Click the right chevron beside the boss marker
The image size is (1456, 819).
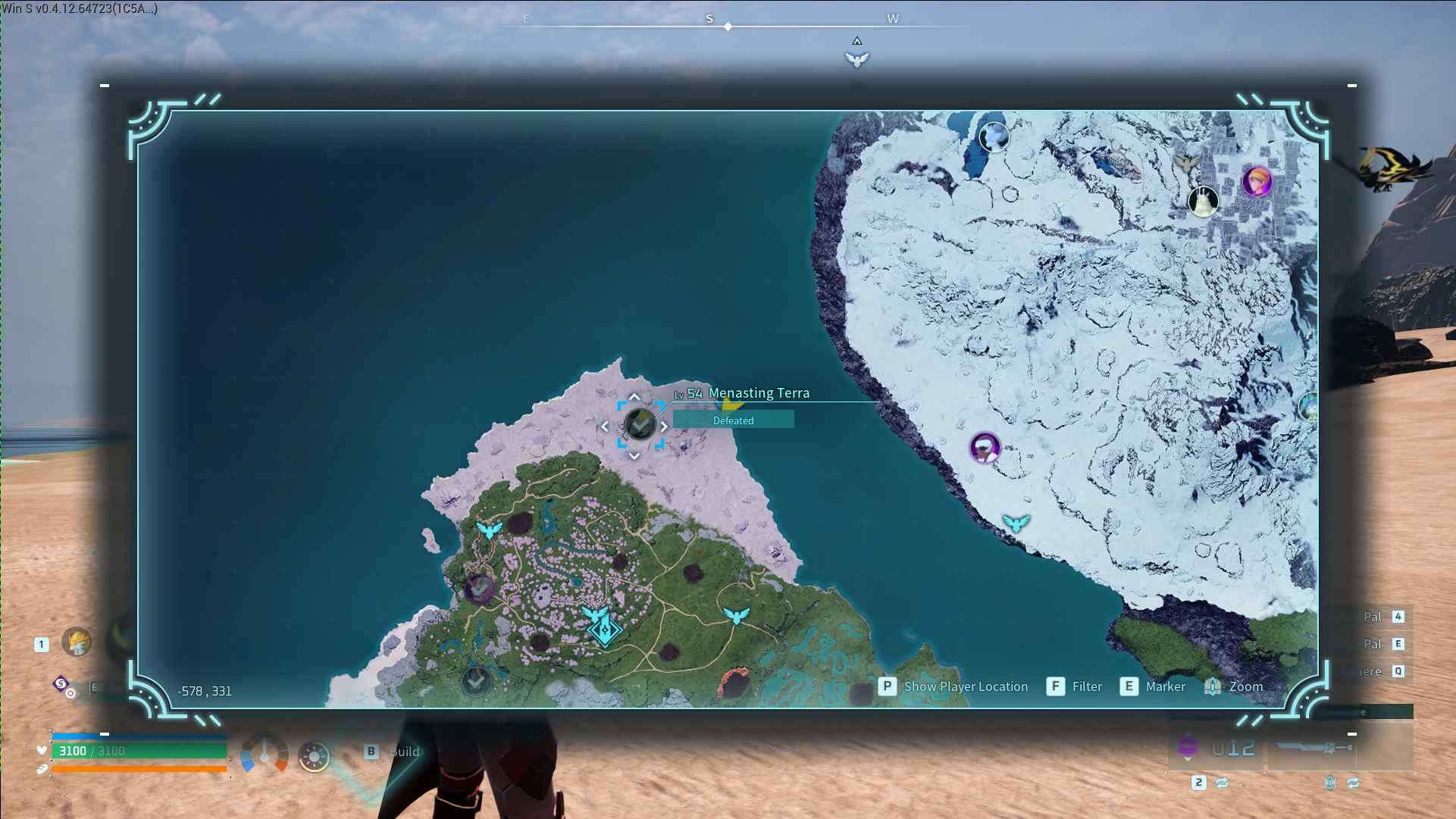665,426
